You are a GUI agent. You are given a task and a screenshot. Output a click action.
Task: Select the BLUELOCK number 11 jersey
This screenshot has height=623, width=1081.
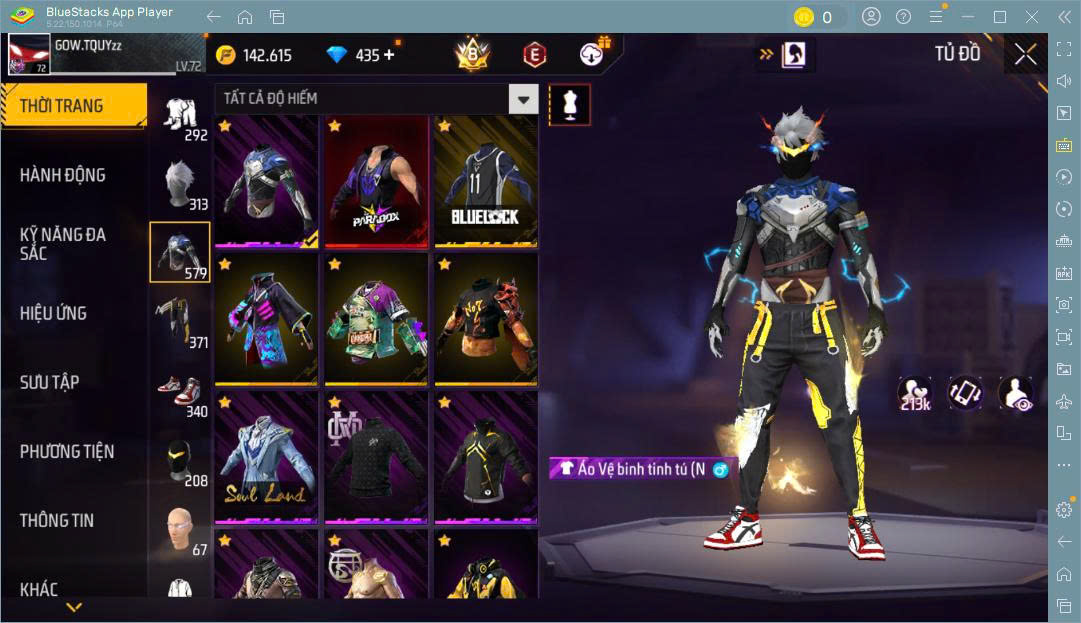[x=486, y=182]
